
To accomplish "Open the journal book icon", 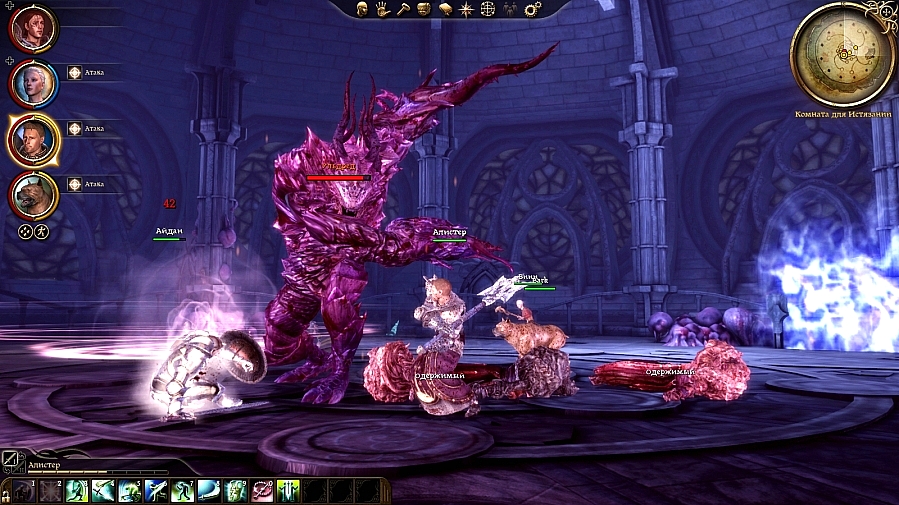I will (x=445, y=9).
